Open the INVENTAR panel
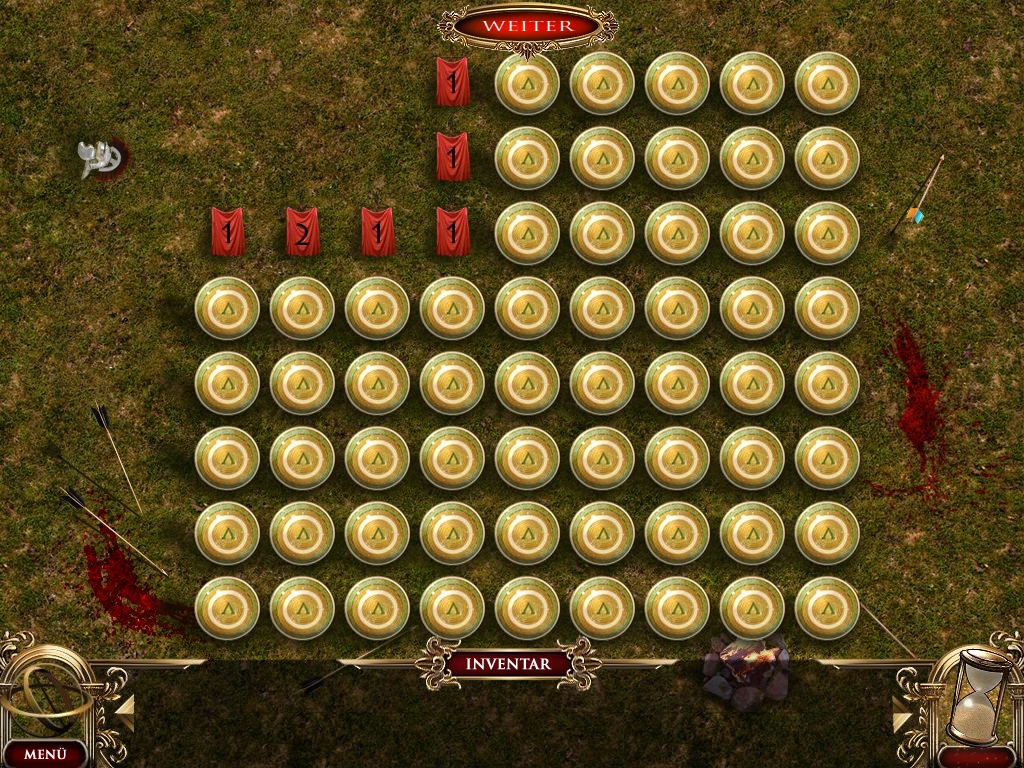 coord(507,663)
